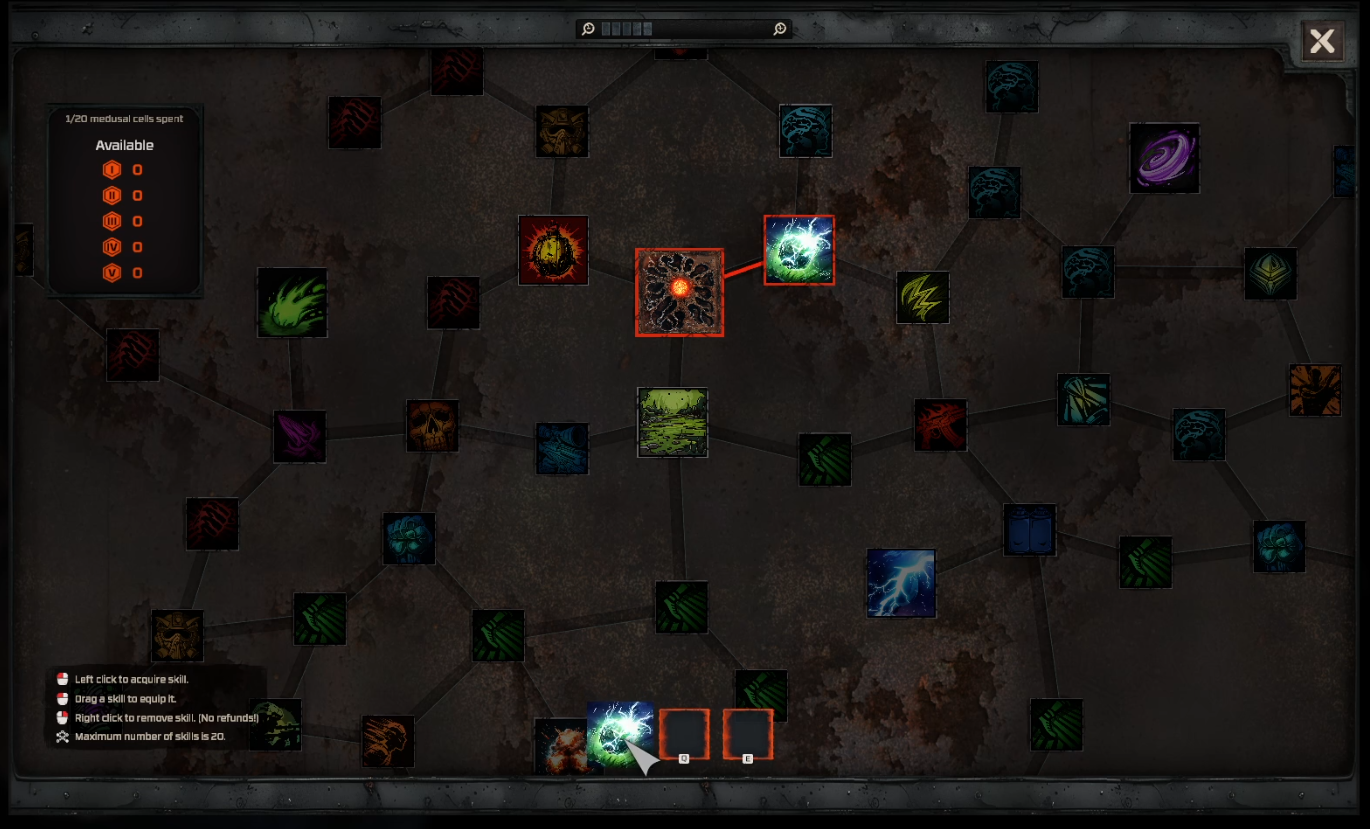Click the red-outlined electric orb tree node
The height and width of the screenshot is (829, 1370).
tap(798, 250)
